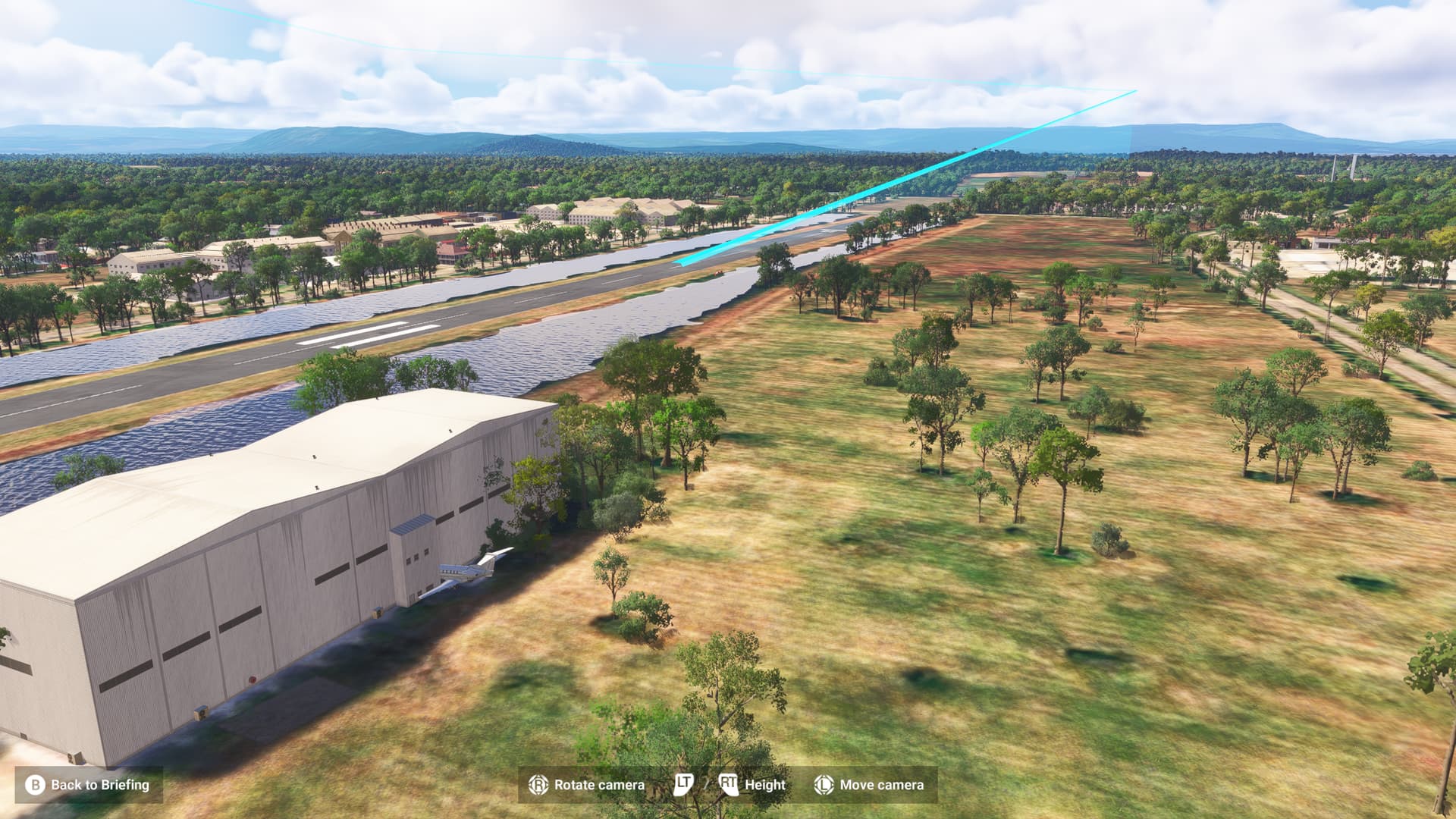The image size is (1456, 819).
Task: Click the LT trigger icon
Action: point(683,782)
